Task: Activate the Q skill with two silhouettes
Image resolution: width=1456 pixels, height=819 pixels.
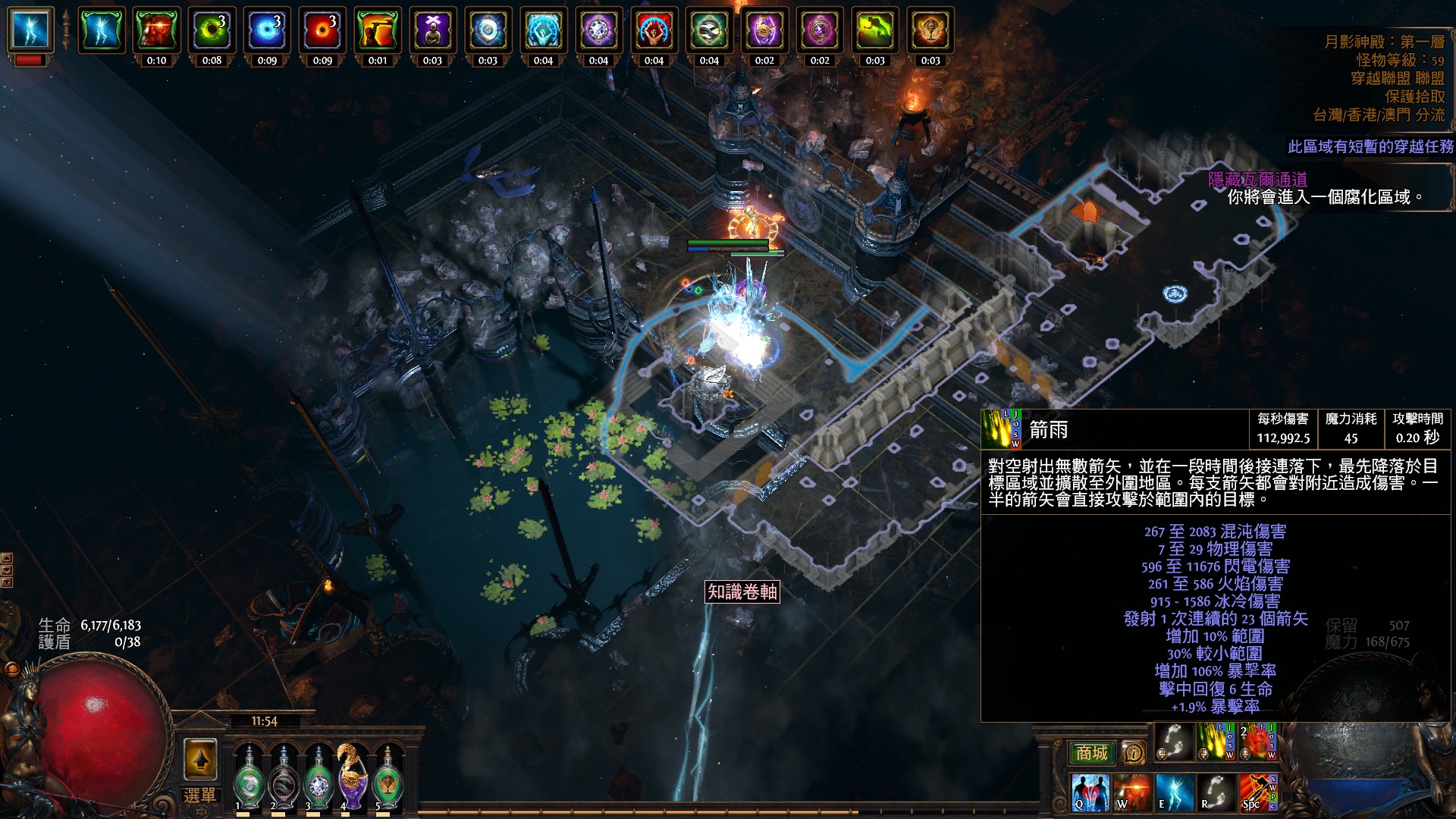Action: point(1090,792)
